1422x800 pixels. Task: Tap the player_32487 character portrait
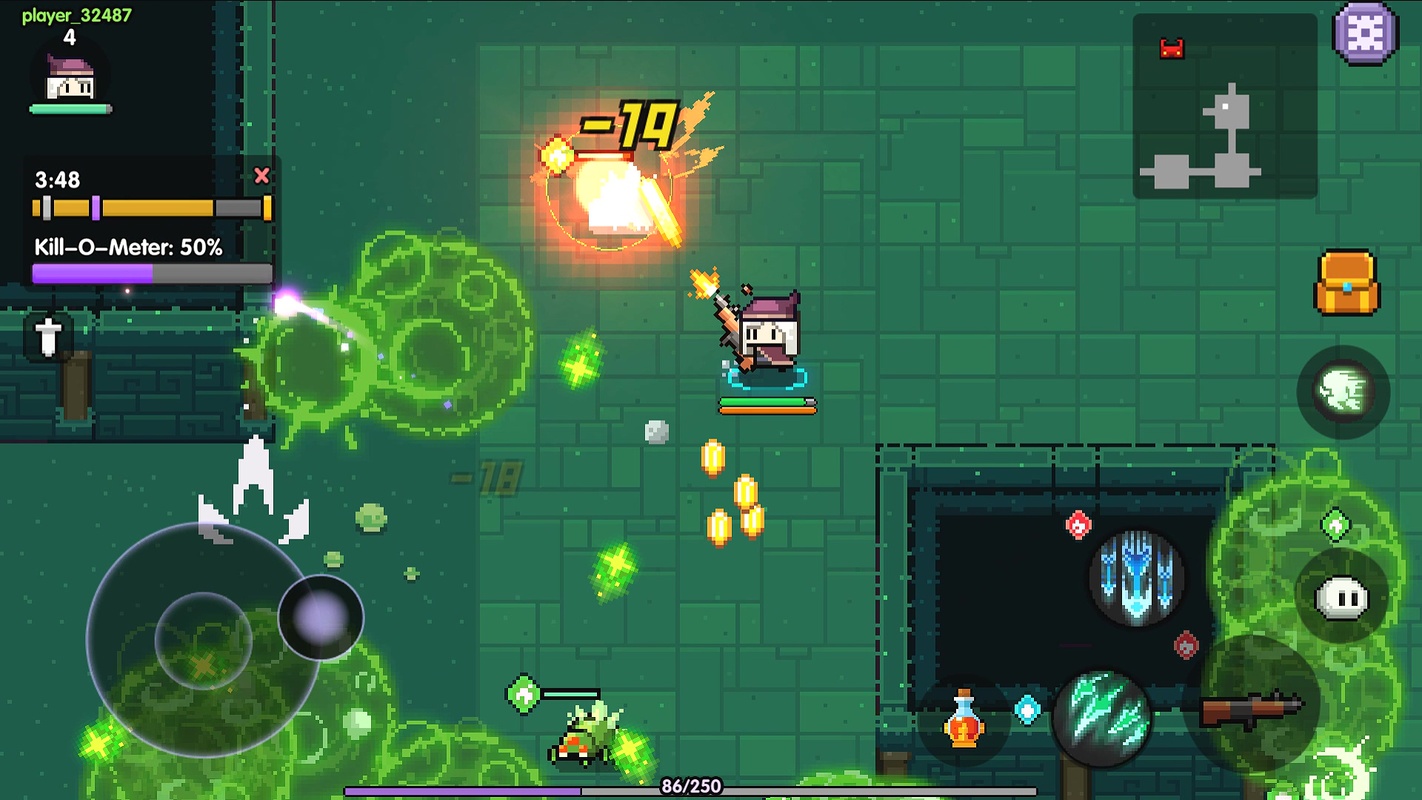tap(70, 80)
